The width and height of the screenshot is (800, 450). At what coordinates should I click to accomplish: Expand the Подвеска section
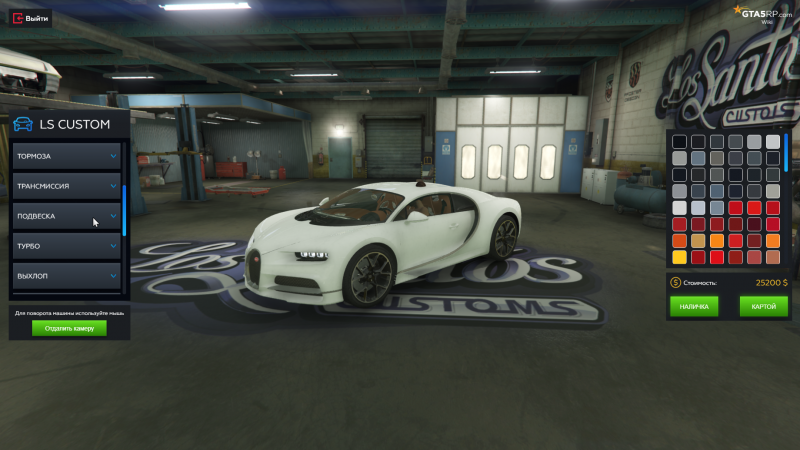click(x=67, y=216)
